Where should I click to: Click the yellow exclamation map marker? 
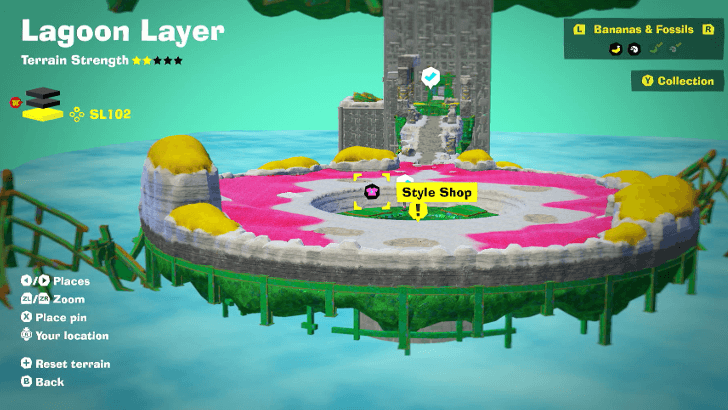click(x=417, y=211)
